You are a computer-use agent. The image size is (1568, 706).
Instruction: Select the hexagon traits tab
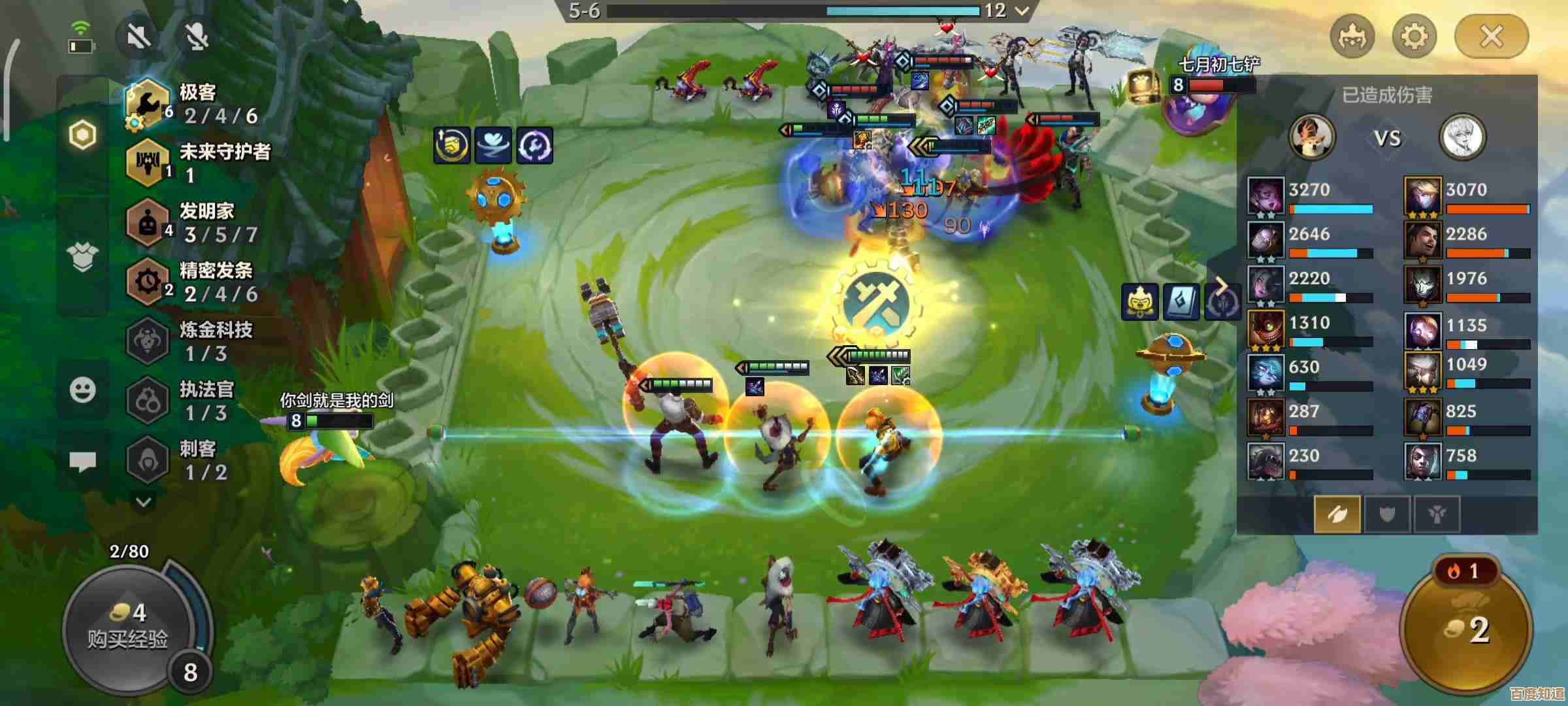pyautogui.click(x=83, y=135)
